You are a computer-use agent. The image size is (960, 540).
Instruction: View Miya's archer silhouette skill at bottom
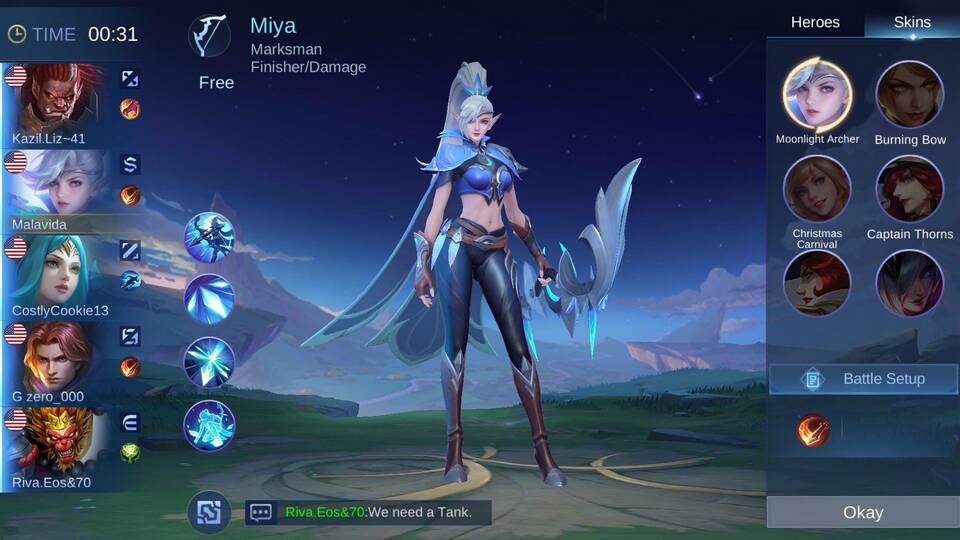[x=209, y=426]
